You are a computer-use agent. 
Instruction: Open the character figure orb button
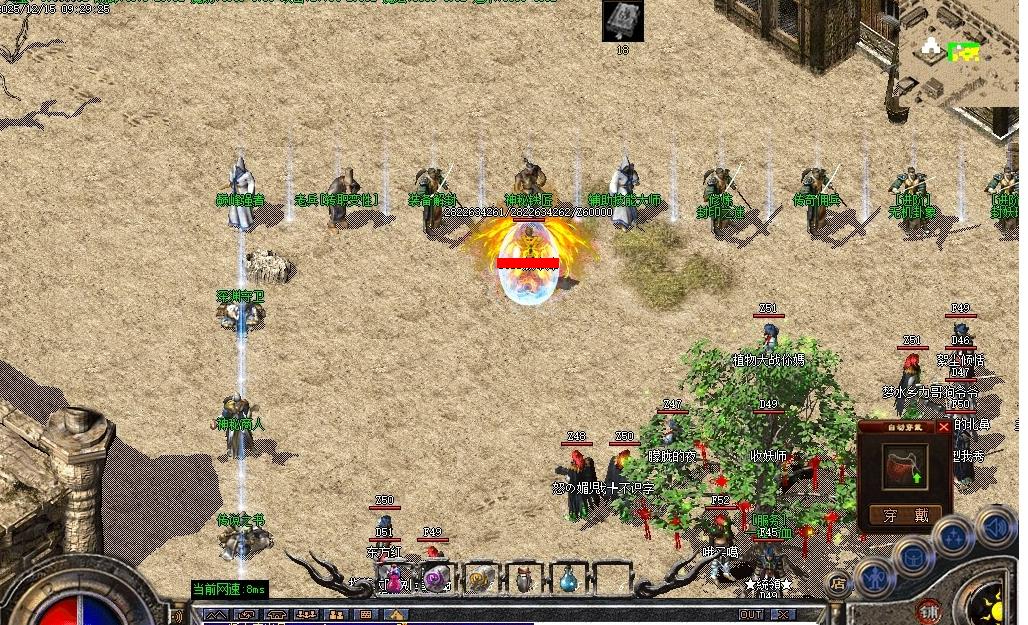tap(876, 578)
